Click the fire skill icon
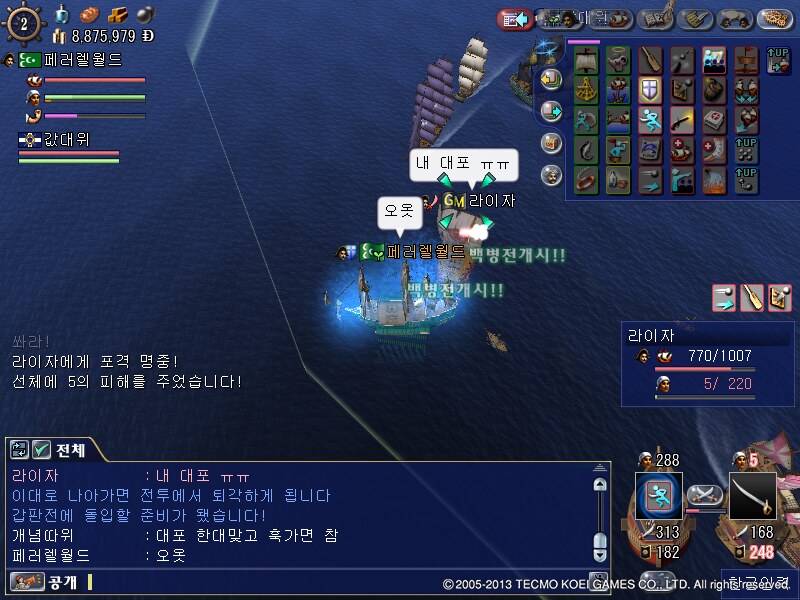Viewport: 800px width, 600px height. pos(714,181)
